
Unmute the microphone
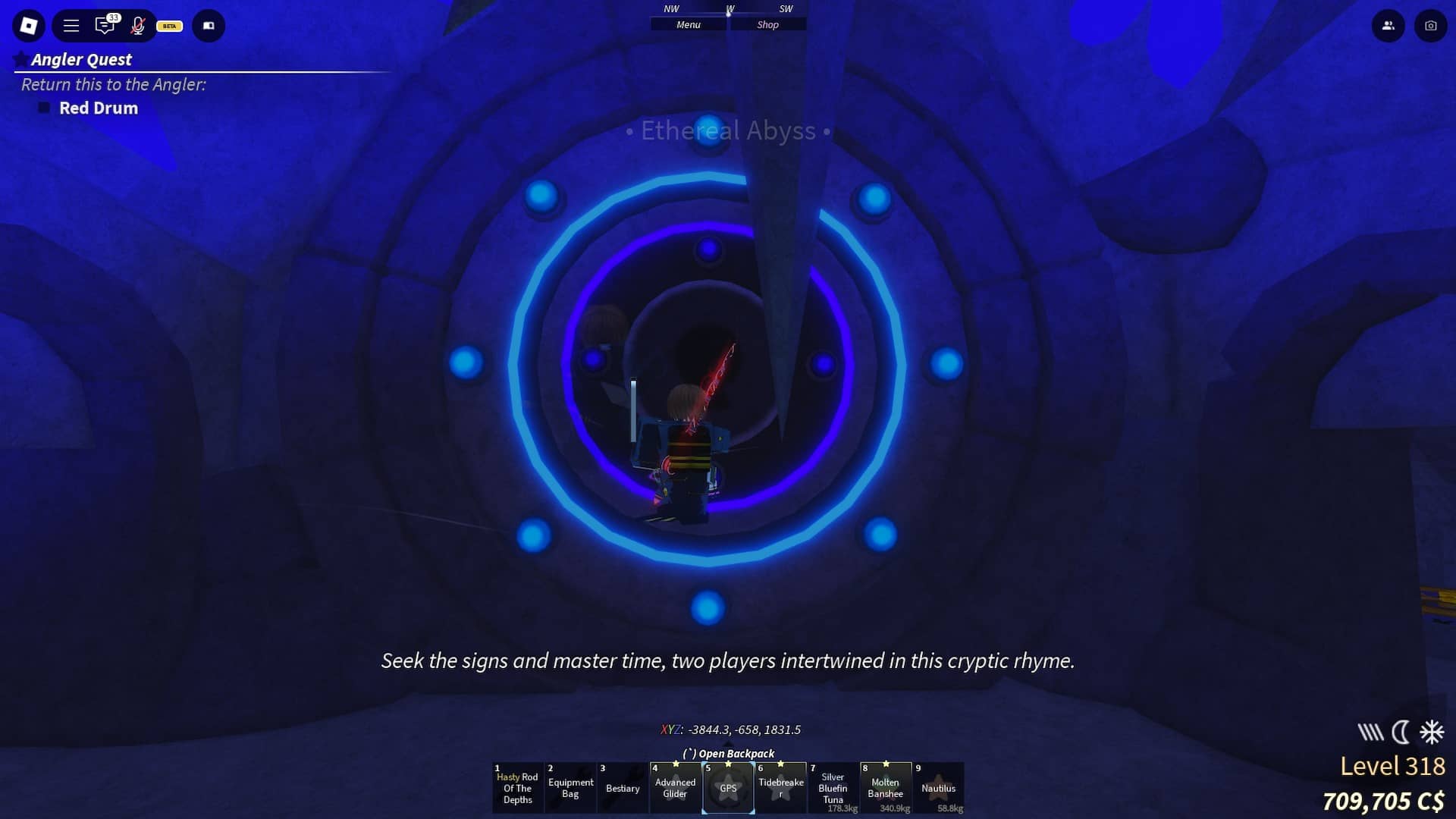(x=138, y=26)
